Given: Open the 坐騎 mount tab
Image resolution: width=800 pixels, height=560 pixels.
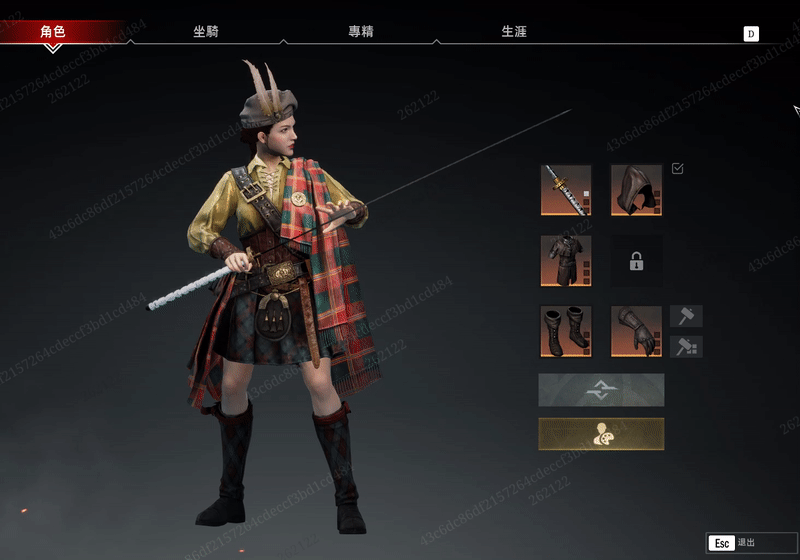Looking at the screenshot, I should 206,32.
